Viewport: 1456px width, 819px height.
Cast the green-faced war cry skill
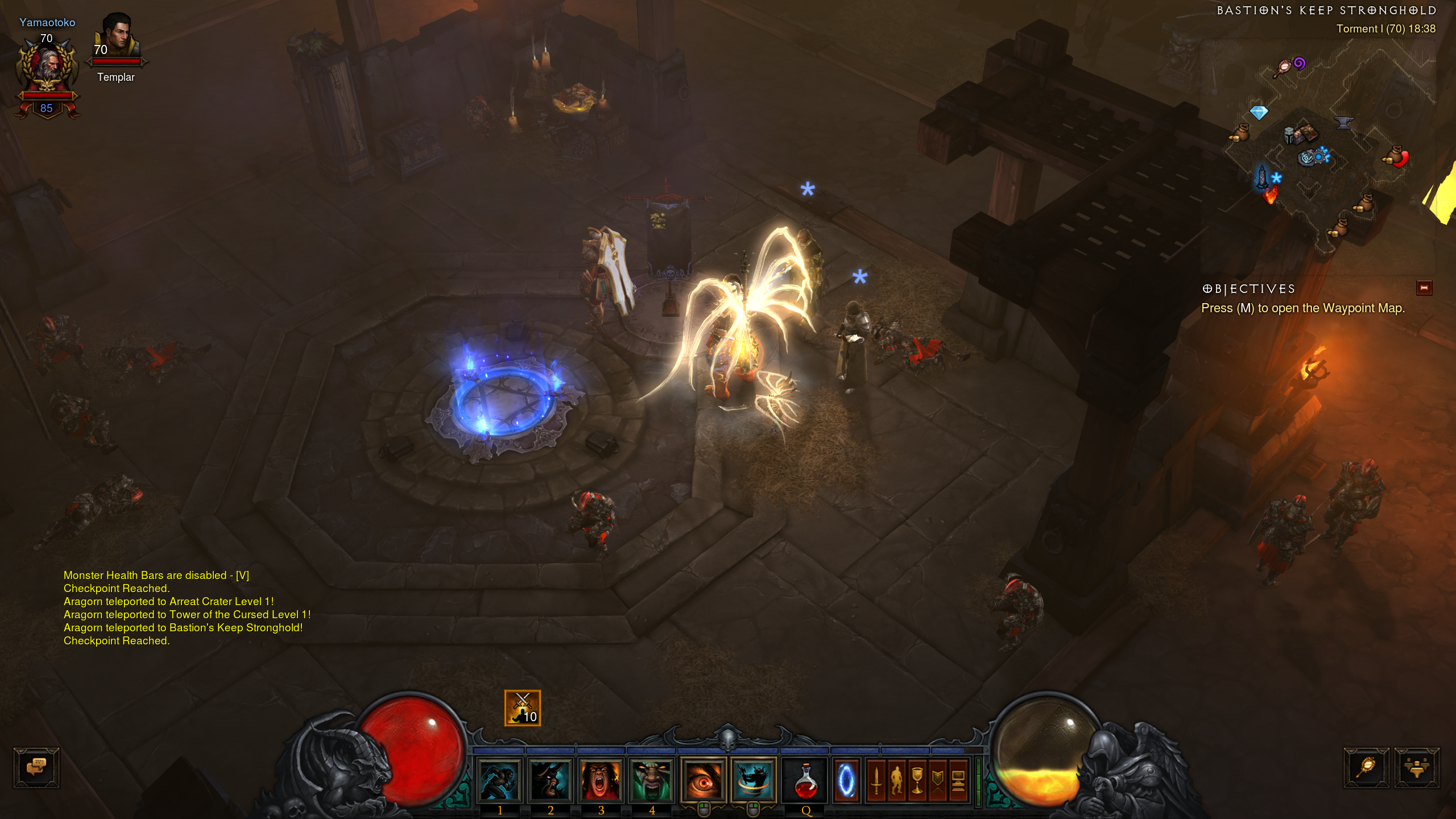652,780
